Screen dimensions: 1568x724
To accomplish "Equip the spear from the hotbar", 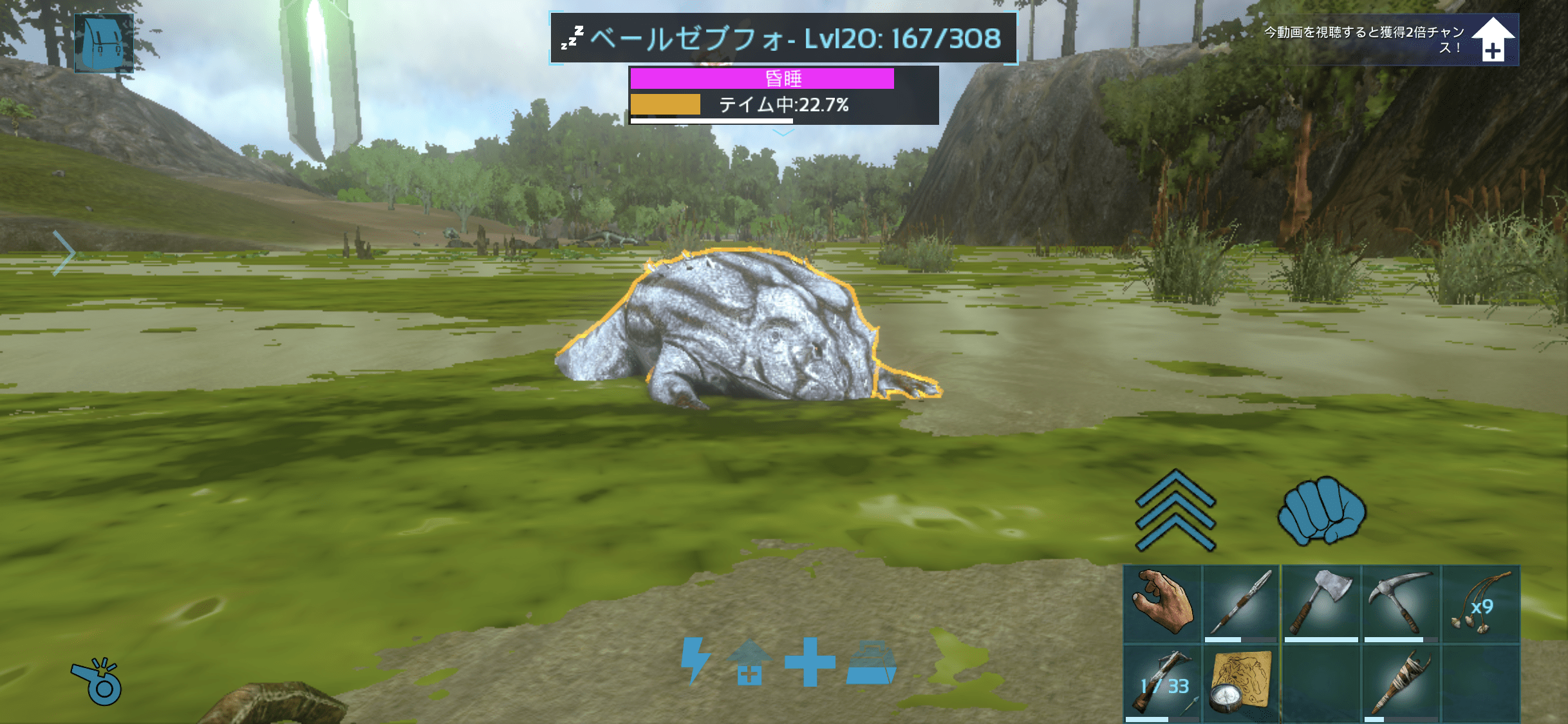I will 1241,604.
